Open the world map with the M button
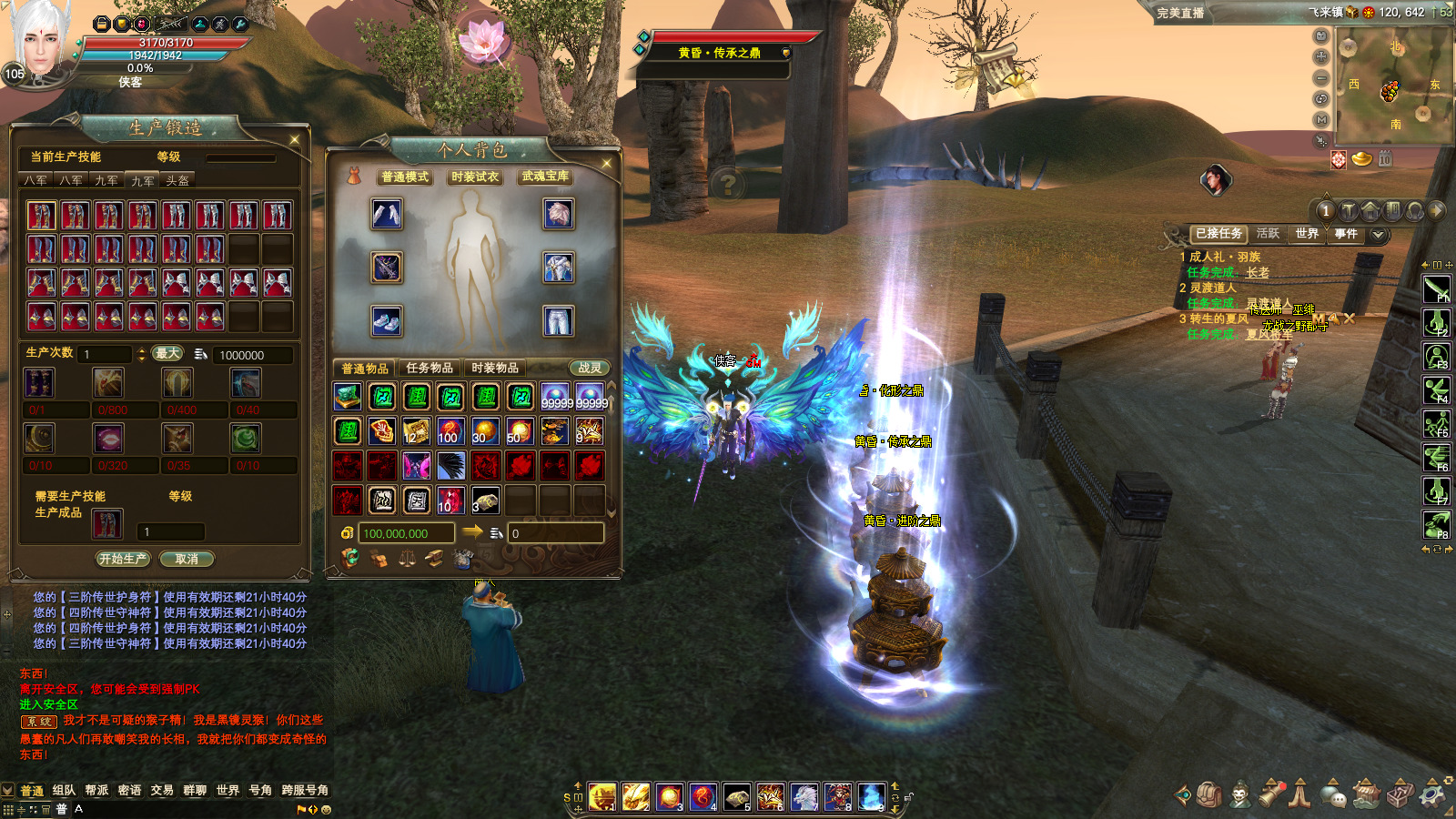The height and width of the screenshot is (819, 1456). click(1321, 119)
